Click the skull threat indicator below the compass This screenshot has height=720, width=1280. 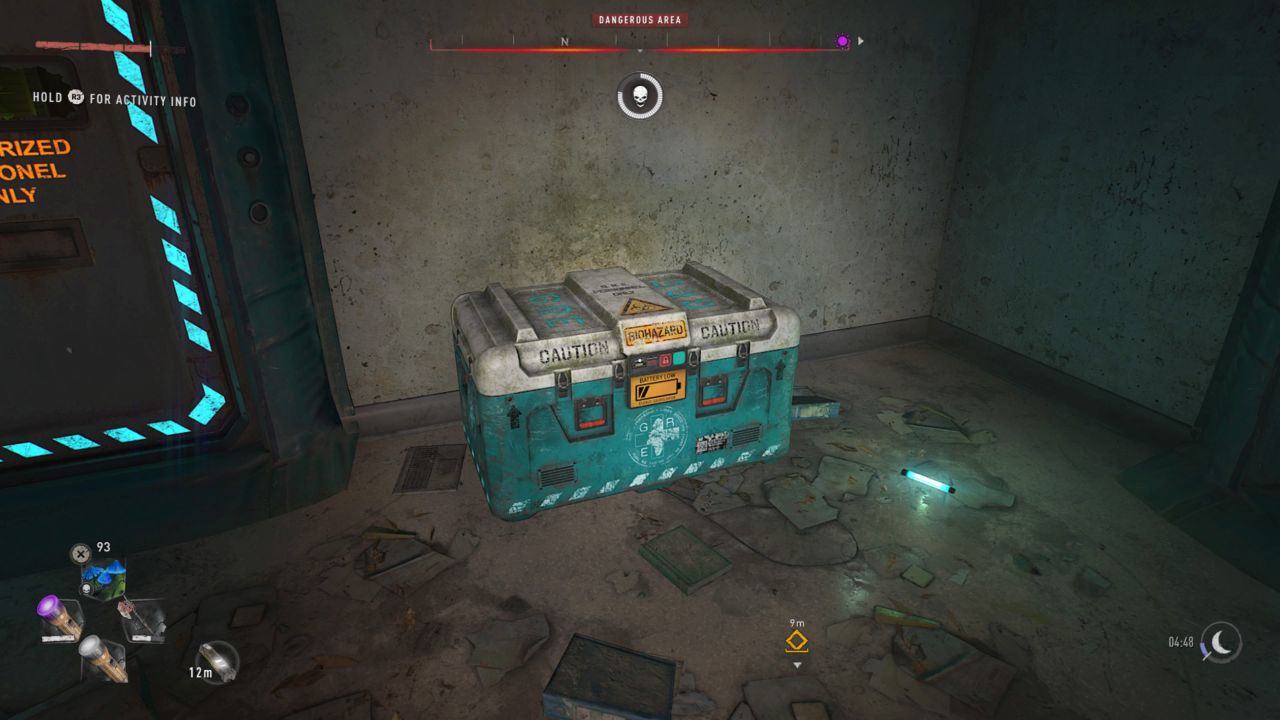[640, 93]
